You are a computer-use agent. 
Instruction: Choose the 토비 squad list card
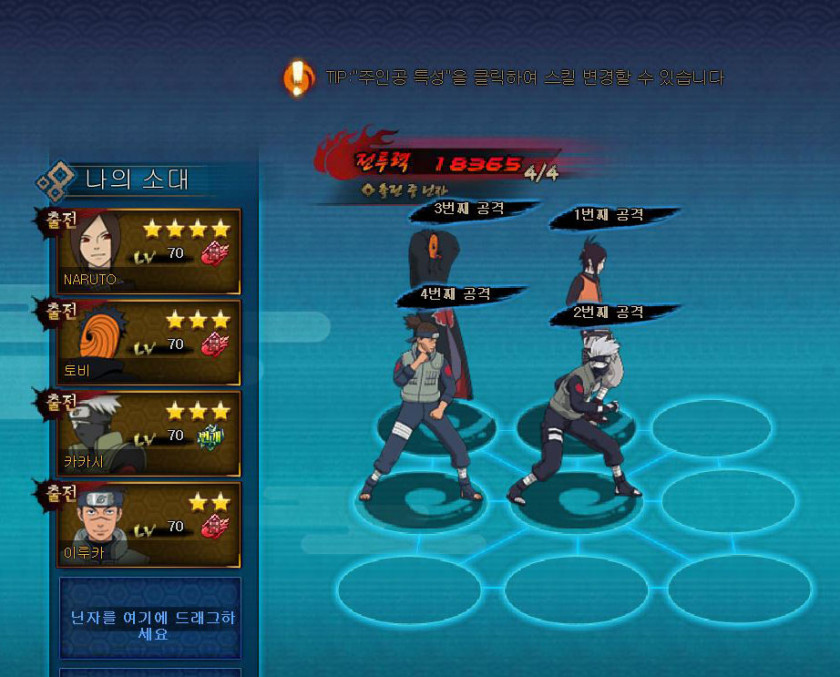click(150, 341)
